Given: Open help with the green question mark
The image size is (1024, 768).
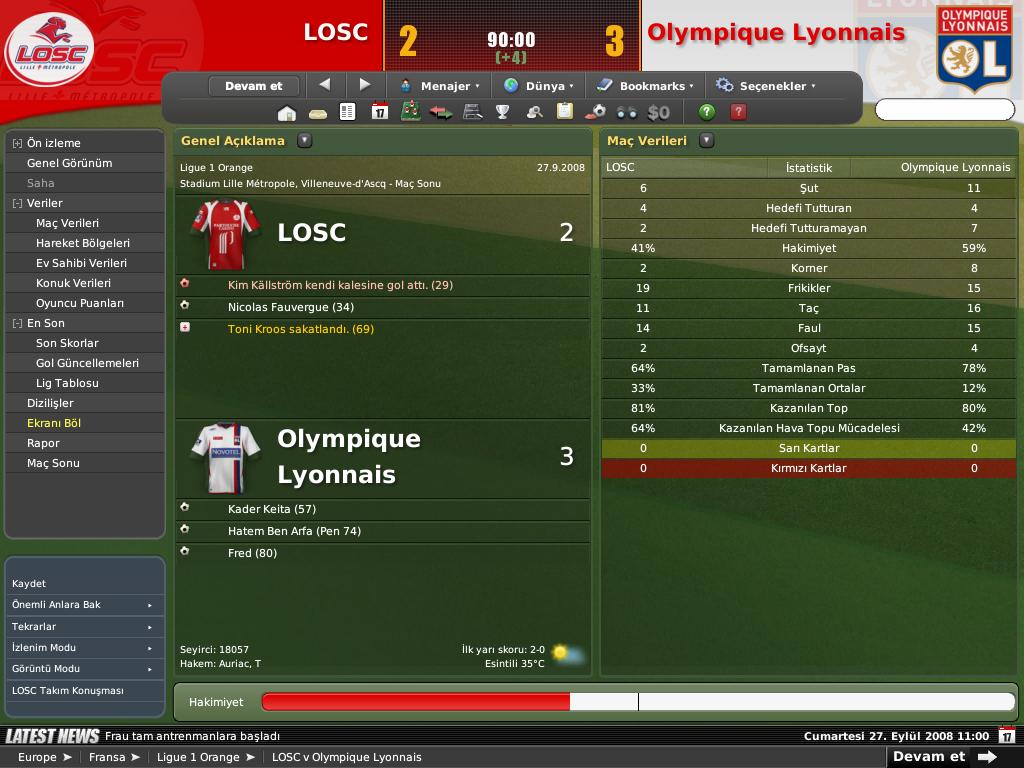Looking at the screenshot, I should click(x=707, y=112).
